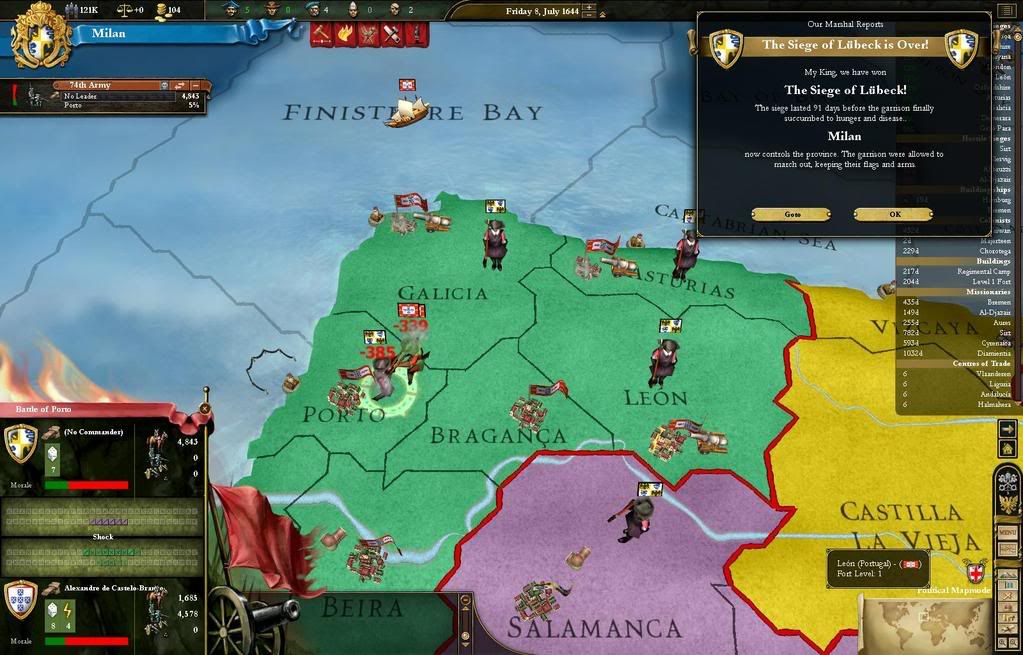Click the red flame alert icon
Screen dimensions: 1023x655
click(x=345, y=34)
